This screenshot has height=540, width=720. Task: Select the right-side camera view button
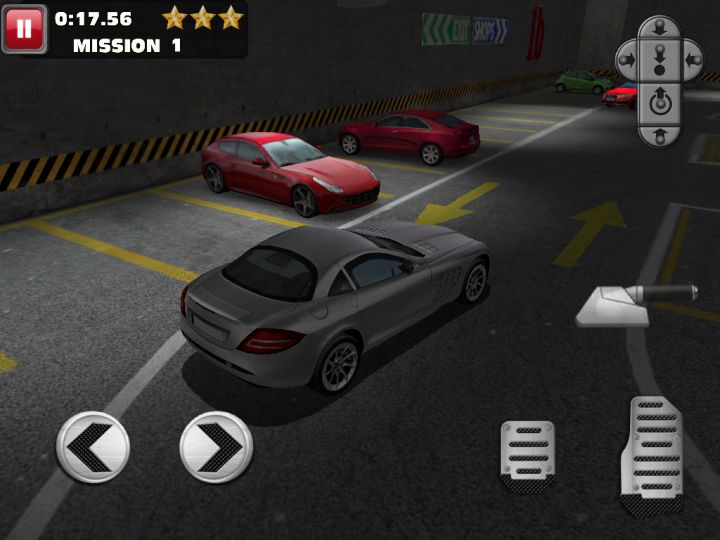click(x=691, y=60)
